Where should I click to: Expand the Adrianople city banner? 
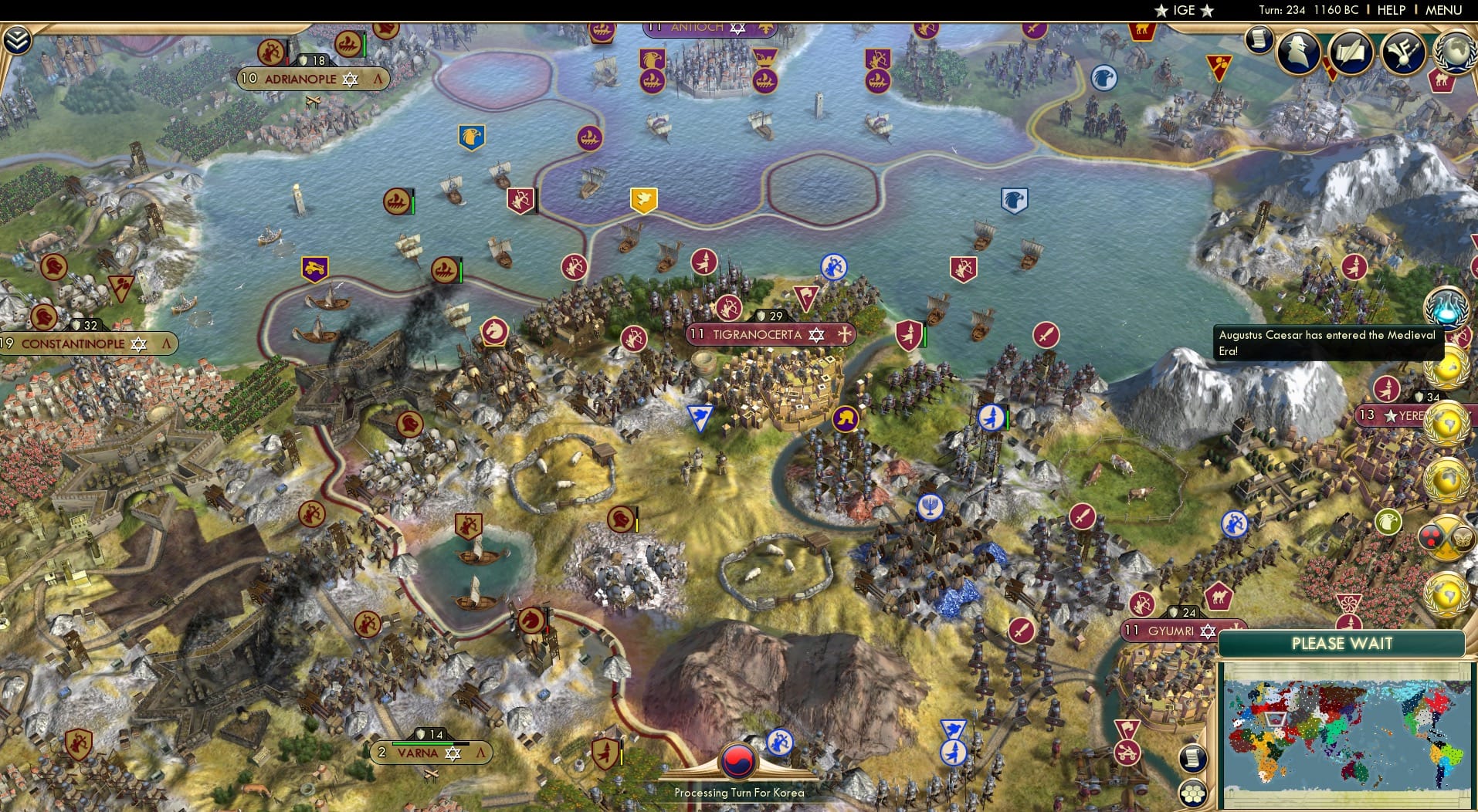pyautogui.click(x=378, y=79)
